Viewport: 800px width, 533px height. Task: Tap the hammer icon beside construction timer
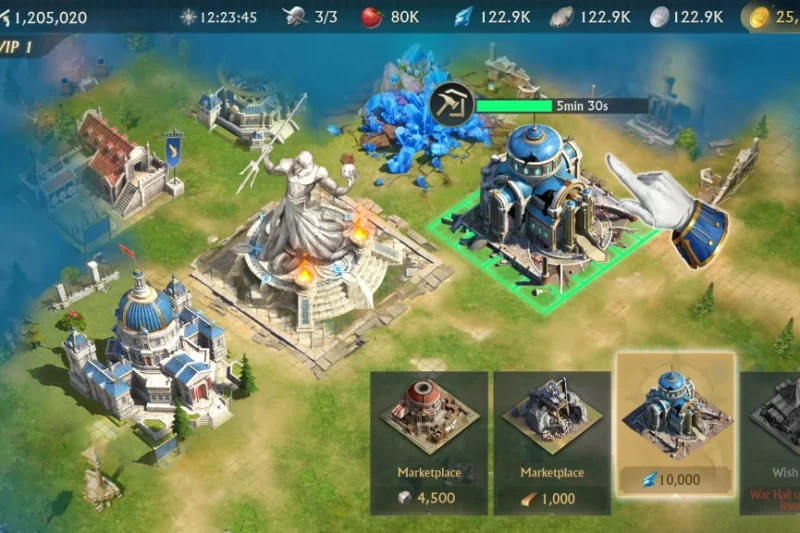tap(452, 105)
